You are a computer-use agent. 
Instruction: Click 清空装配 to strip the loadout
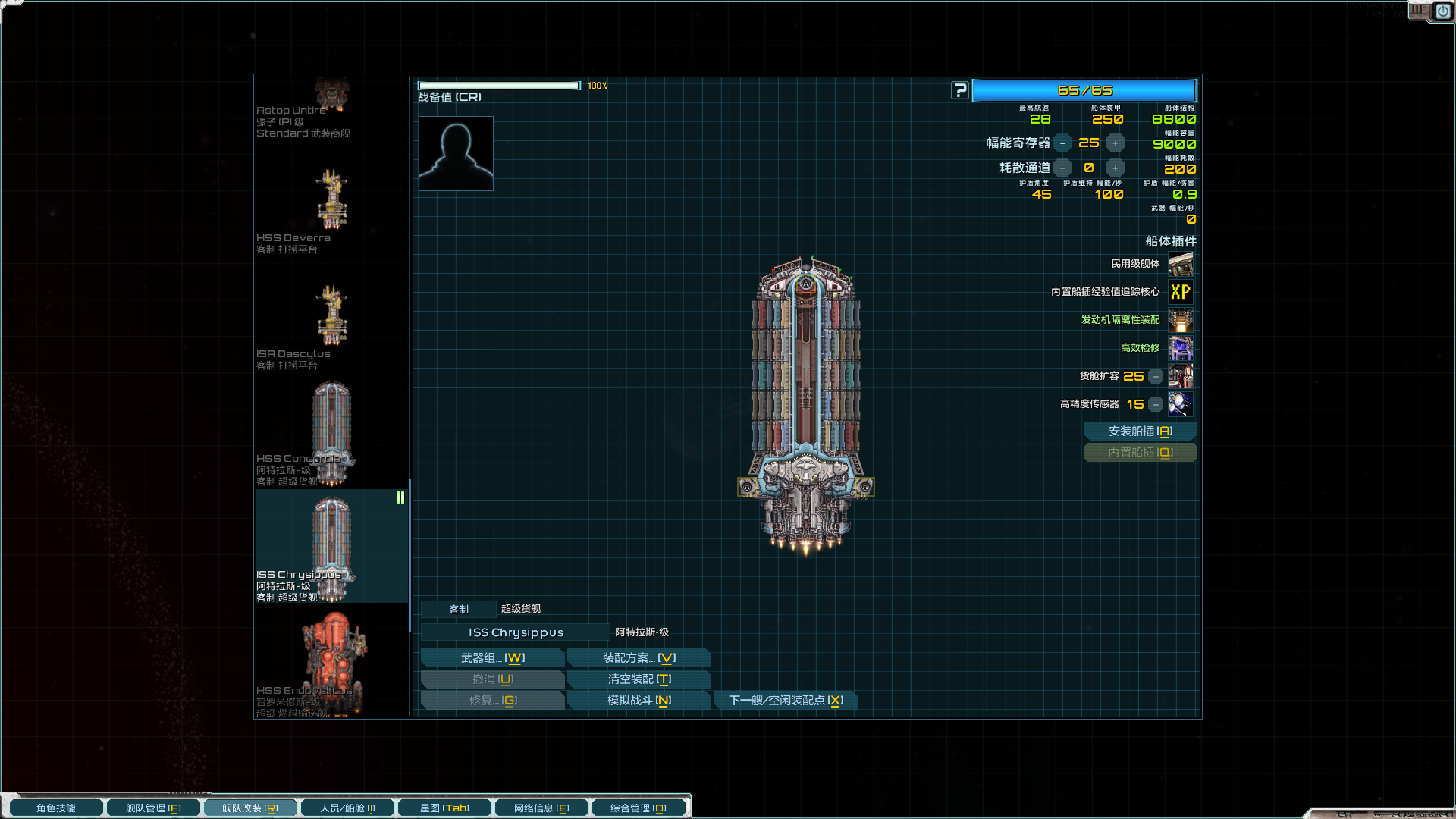tap(639, 679)
